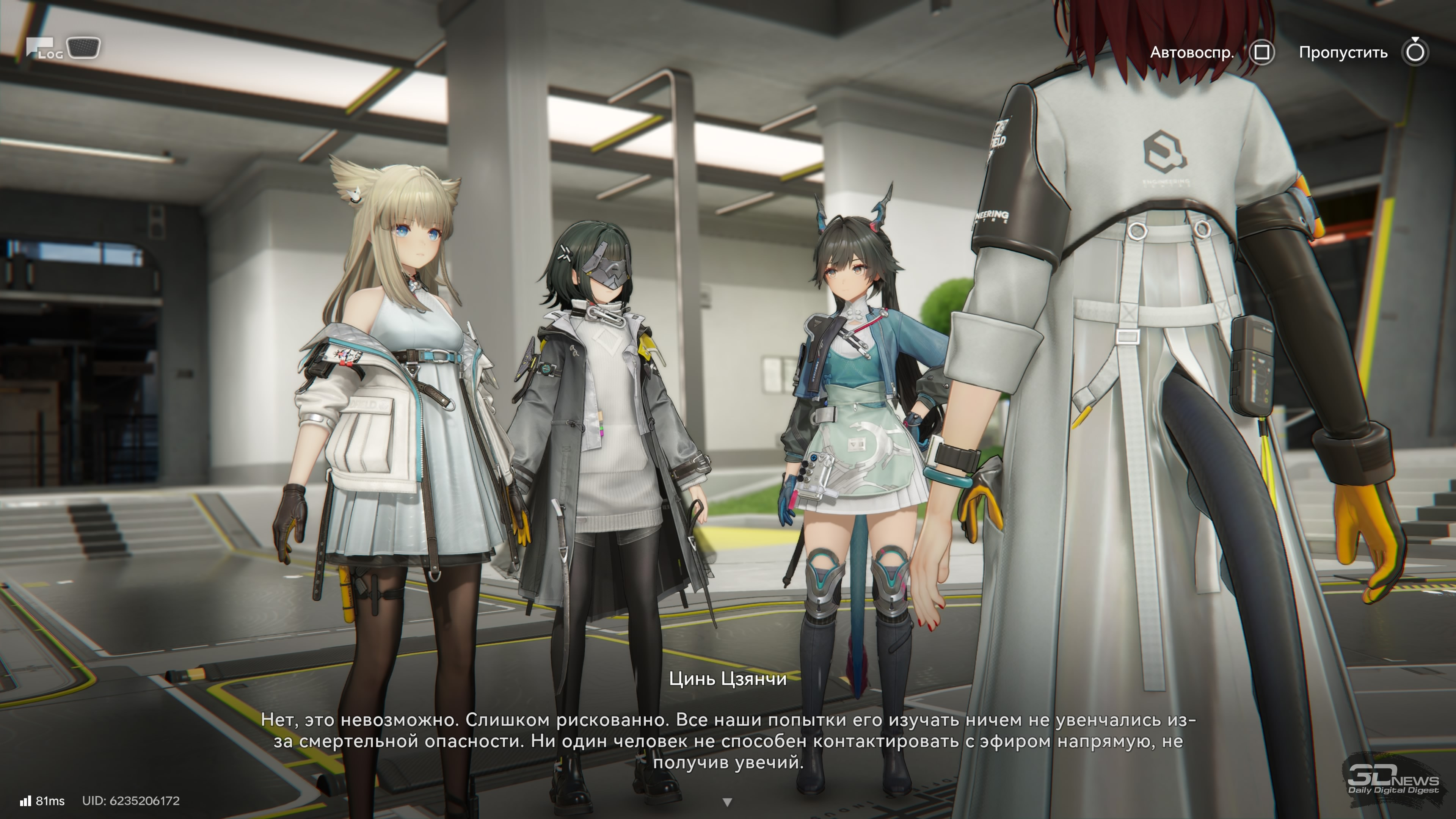Image resolution: width=1456 pixels, height=819 pixels.
Task: Toggle the Автовоспр. auto-play option
Action: [1261, 53]
